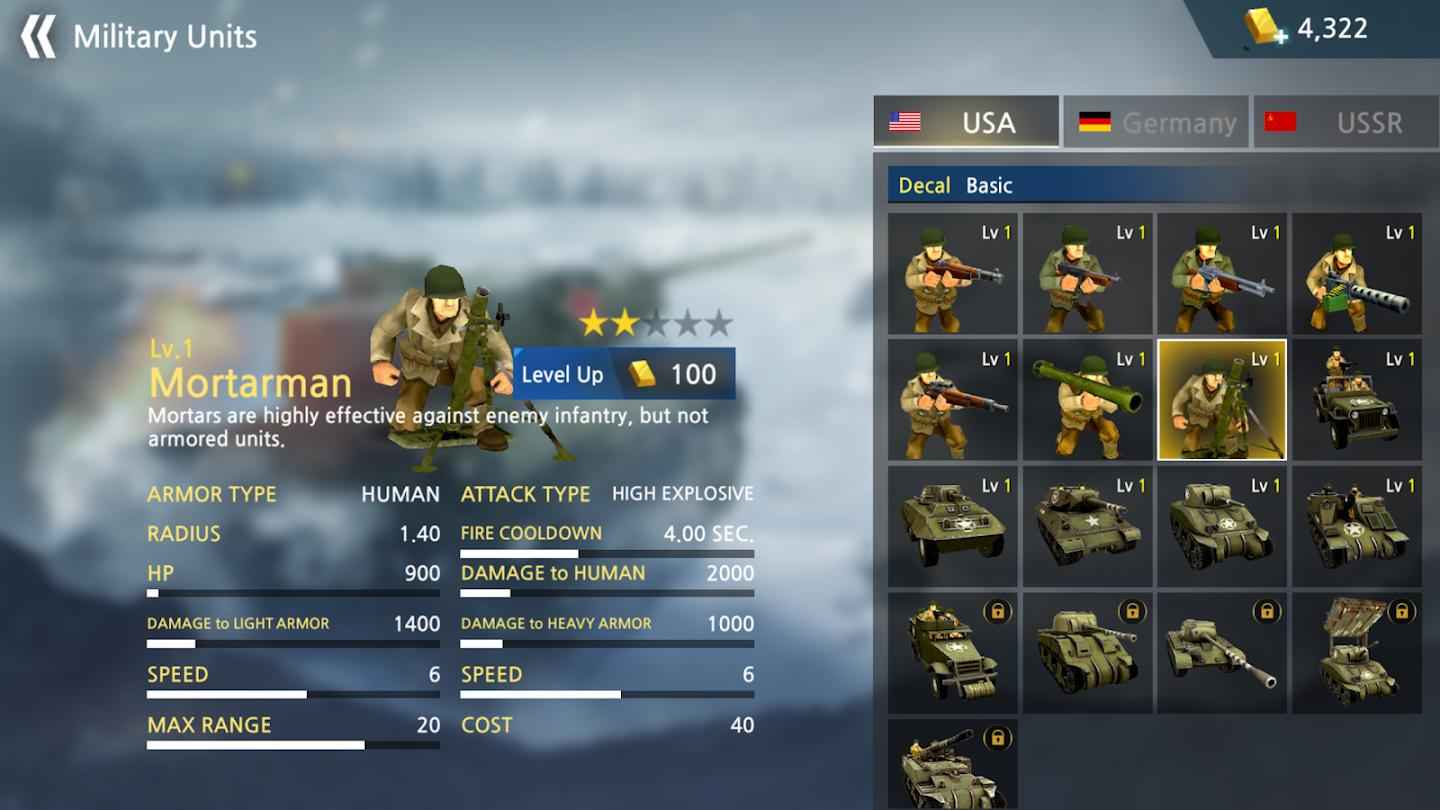1440x810 pixels.
Task: Pick the jeep unit tile
Action: [1356, 400]
